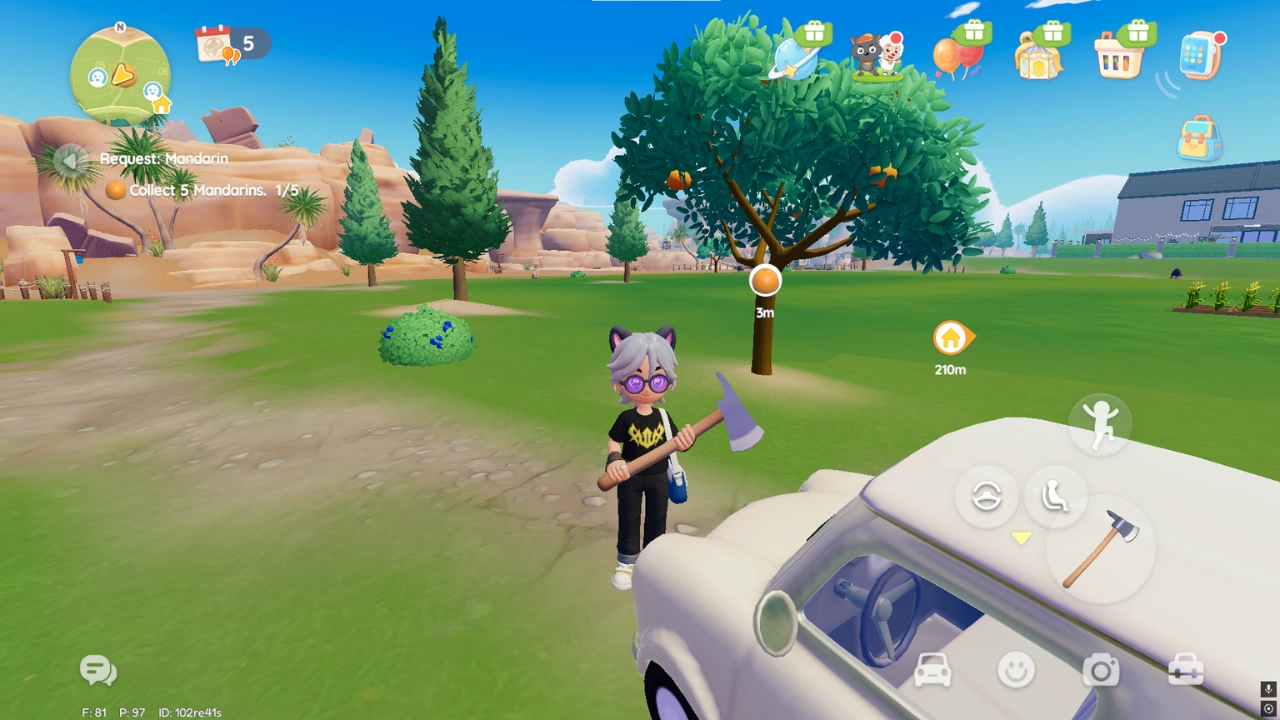Tap the jump button

pos(1099,423)
